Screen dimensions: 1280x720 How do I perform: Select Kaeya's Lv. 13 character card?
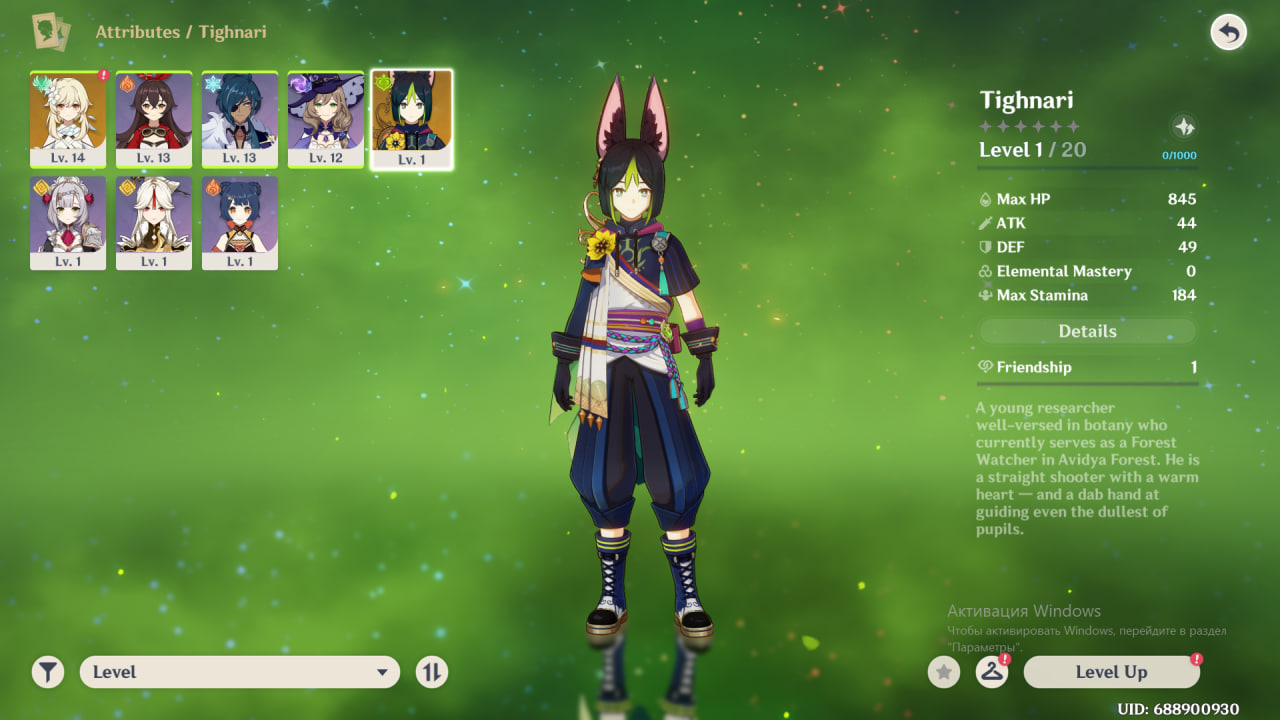pos(240,119)
